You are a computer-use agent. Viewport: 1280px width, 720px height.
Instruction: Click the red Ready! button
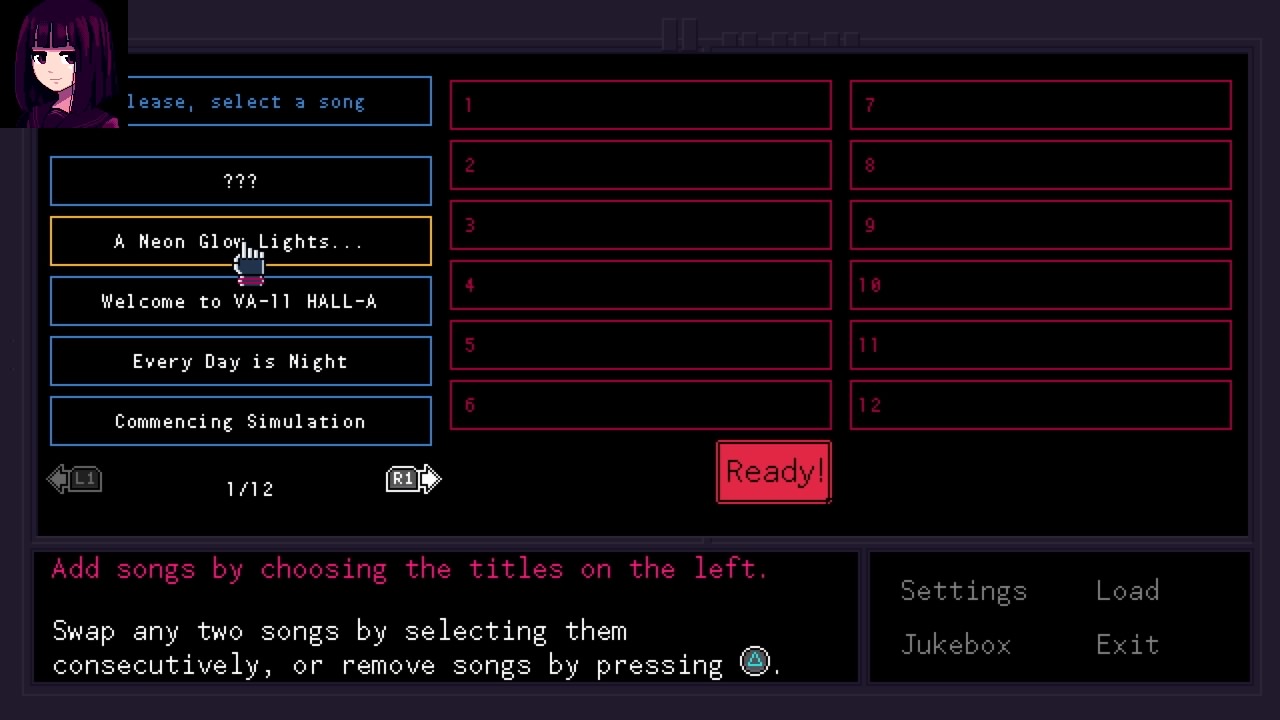[773, 472]
